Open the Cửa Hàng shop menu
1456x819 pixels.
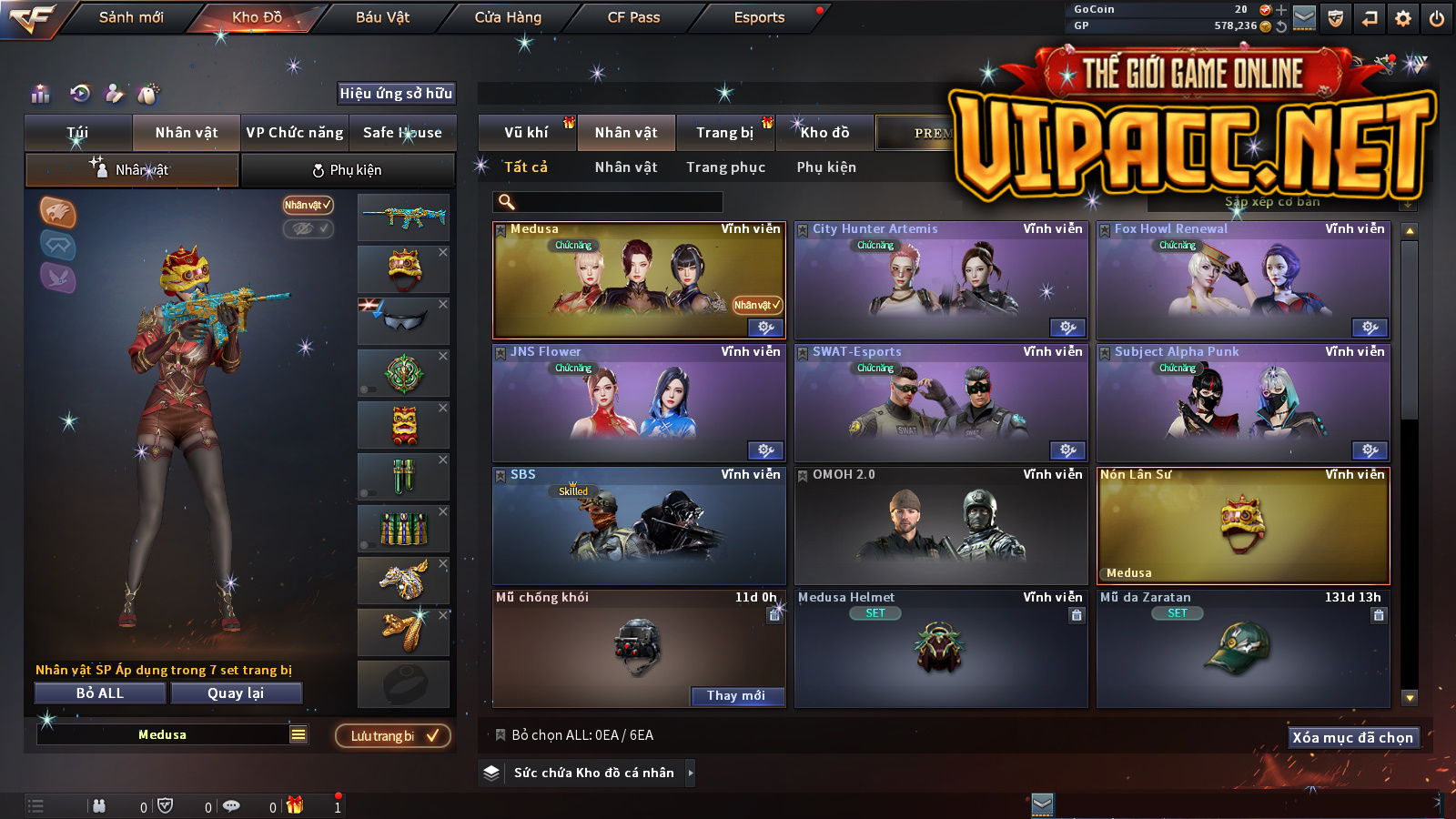pos(508,17)
